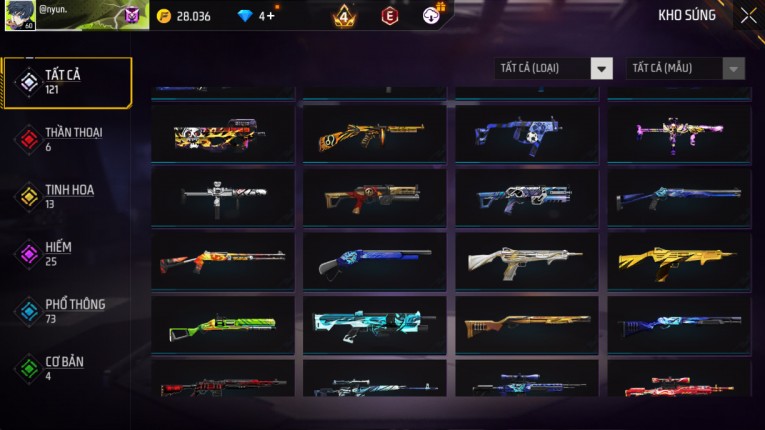765x430 pixels.
Task: Pick the green and yellow shotgun skin
Action: 223,325
